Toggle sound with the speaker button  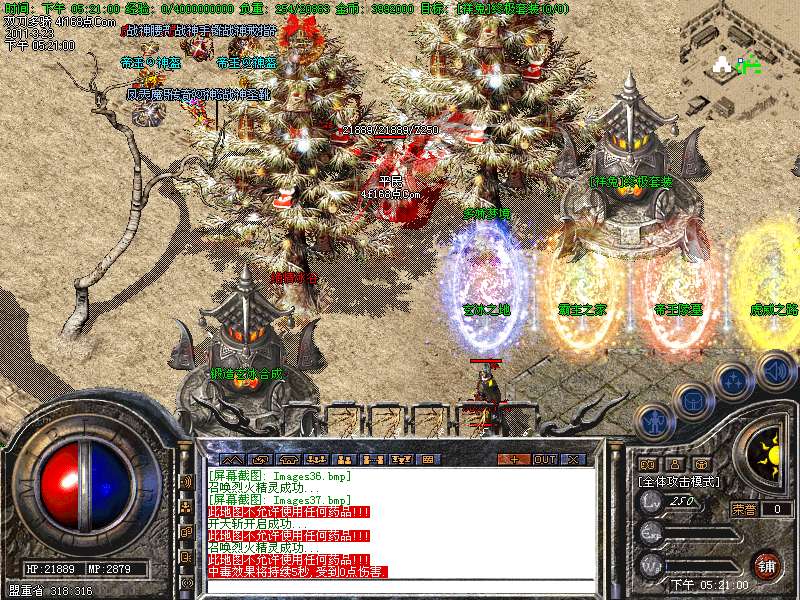coord(774,370)
